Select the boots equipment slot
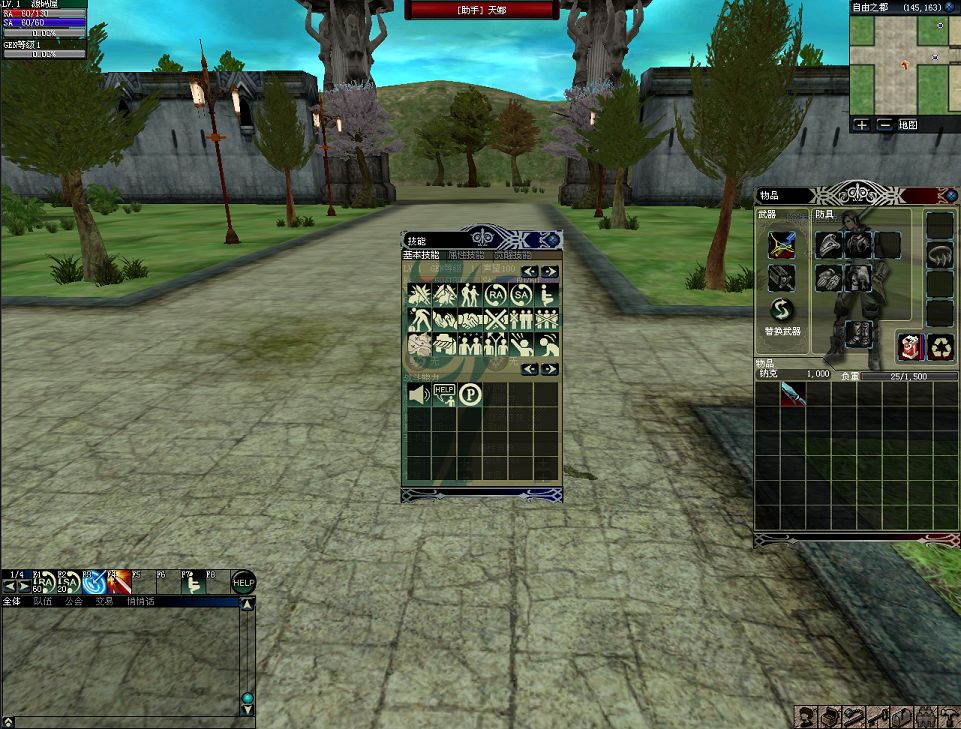Image resolution: width=961 pixels, height=729 pixels. click(858, 333)
